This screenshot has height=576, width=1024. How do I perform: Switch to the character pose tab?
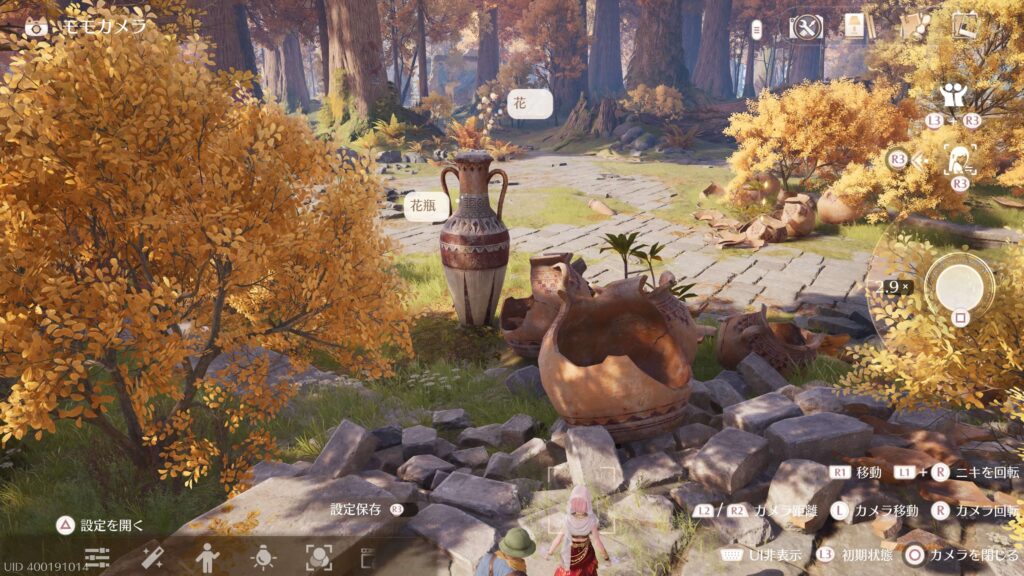coord(207,557)
